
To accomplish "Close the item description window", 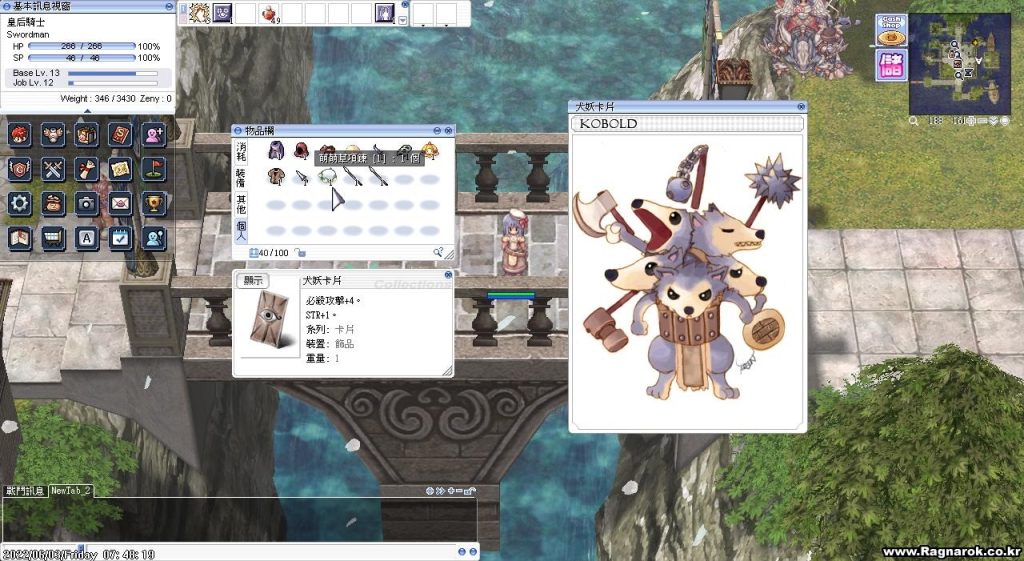I will [449, 274].
